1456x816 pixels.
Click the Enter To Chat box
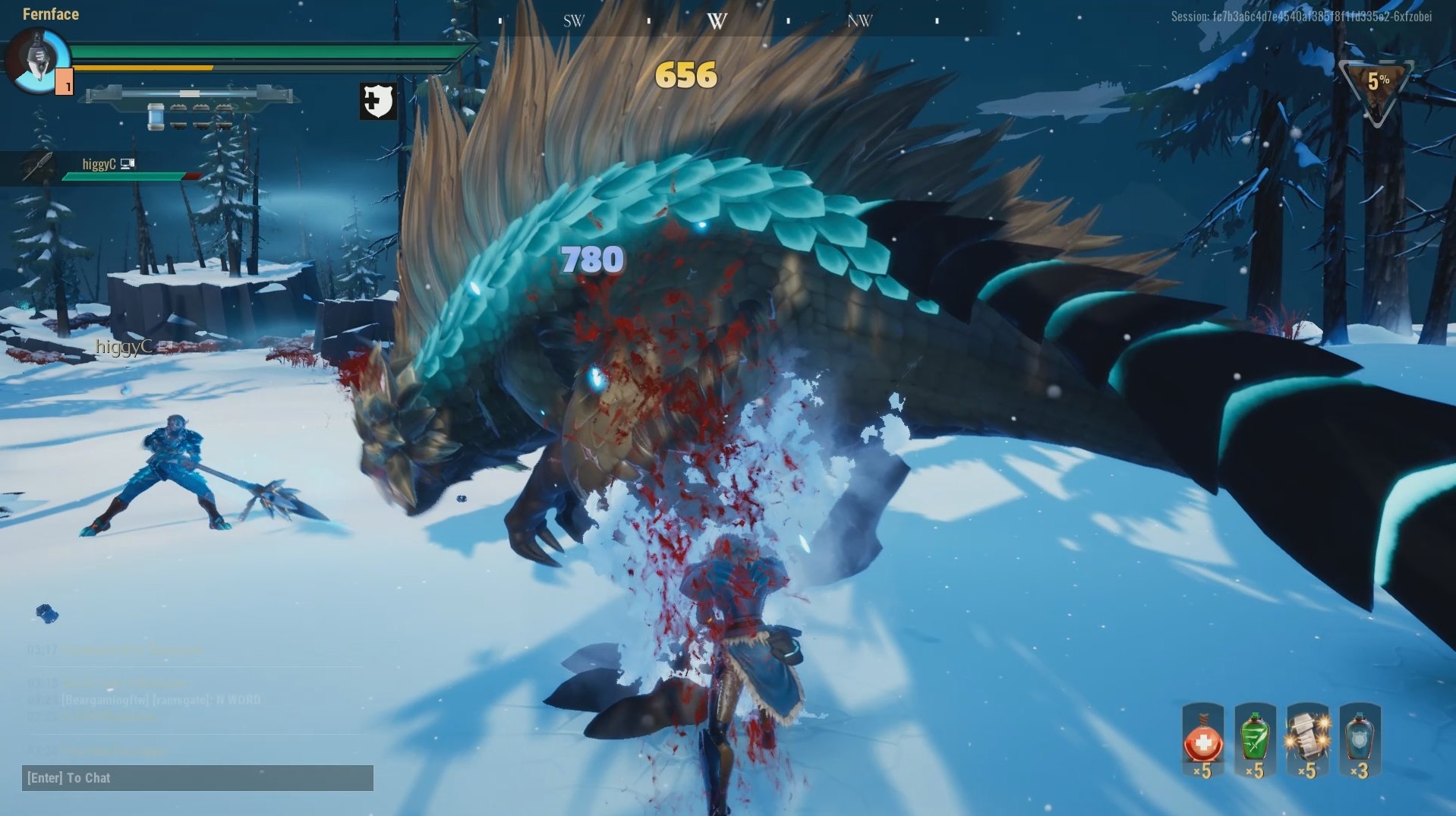coord(197,778)
